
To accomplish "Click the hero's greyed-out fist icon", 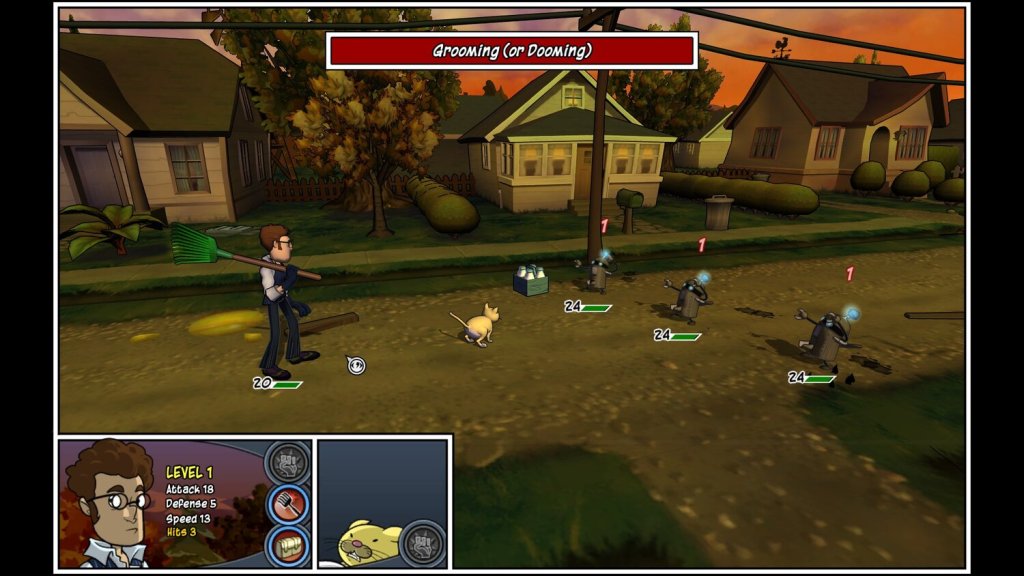I will click(287, 464).
